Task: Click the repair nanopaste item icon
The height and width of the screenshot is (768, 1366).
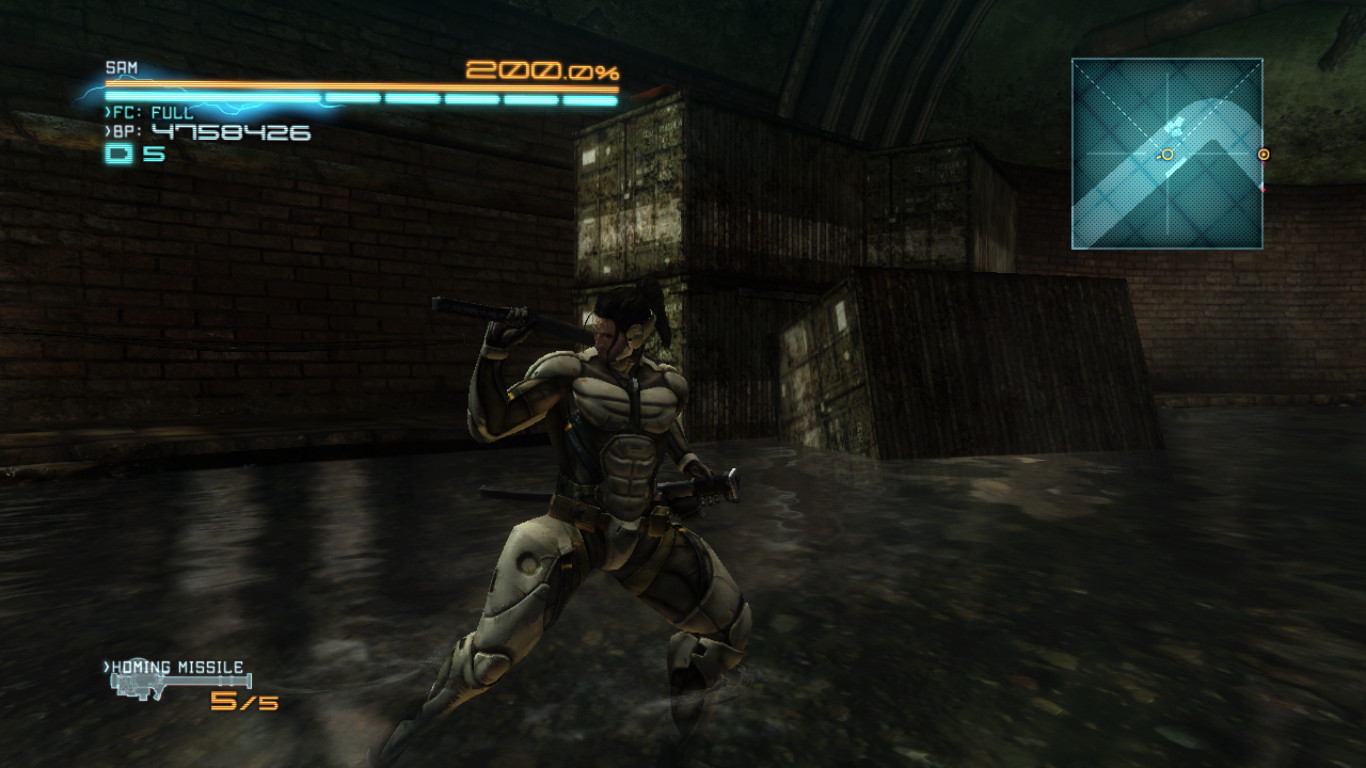Action: tap(119, 155)
